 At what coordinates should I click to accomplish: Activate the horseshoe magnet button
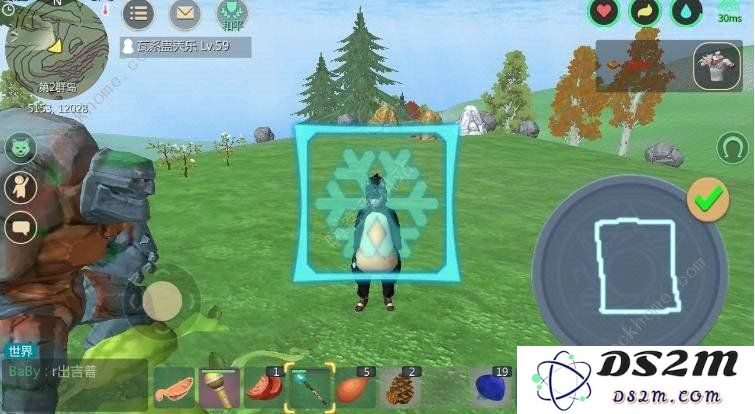point(733,148)
